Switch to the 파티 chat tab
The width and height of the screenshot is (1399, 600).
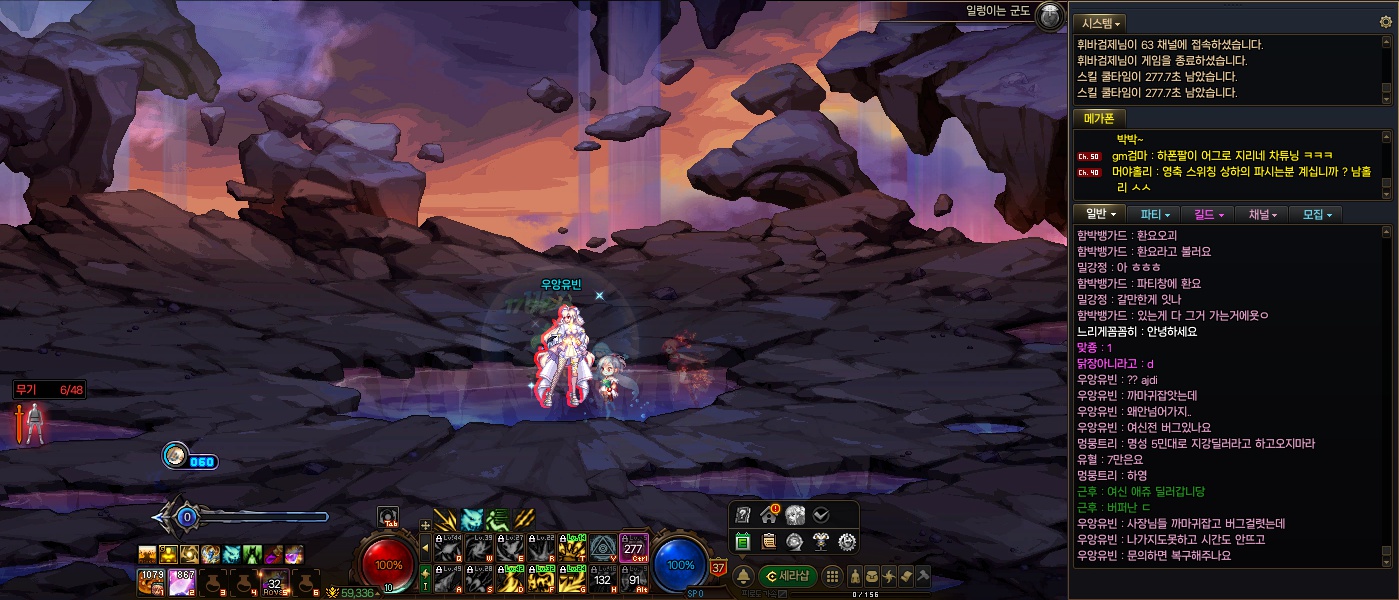(1155, 214)
